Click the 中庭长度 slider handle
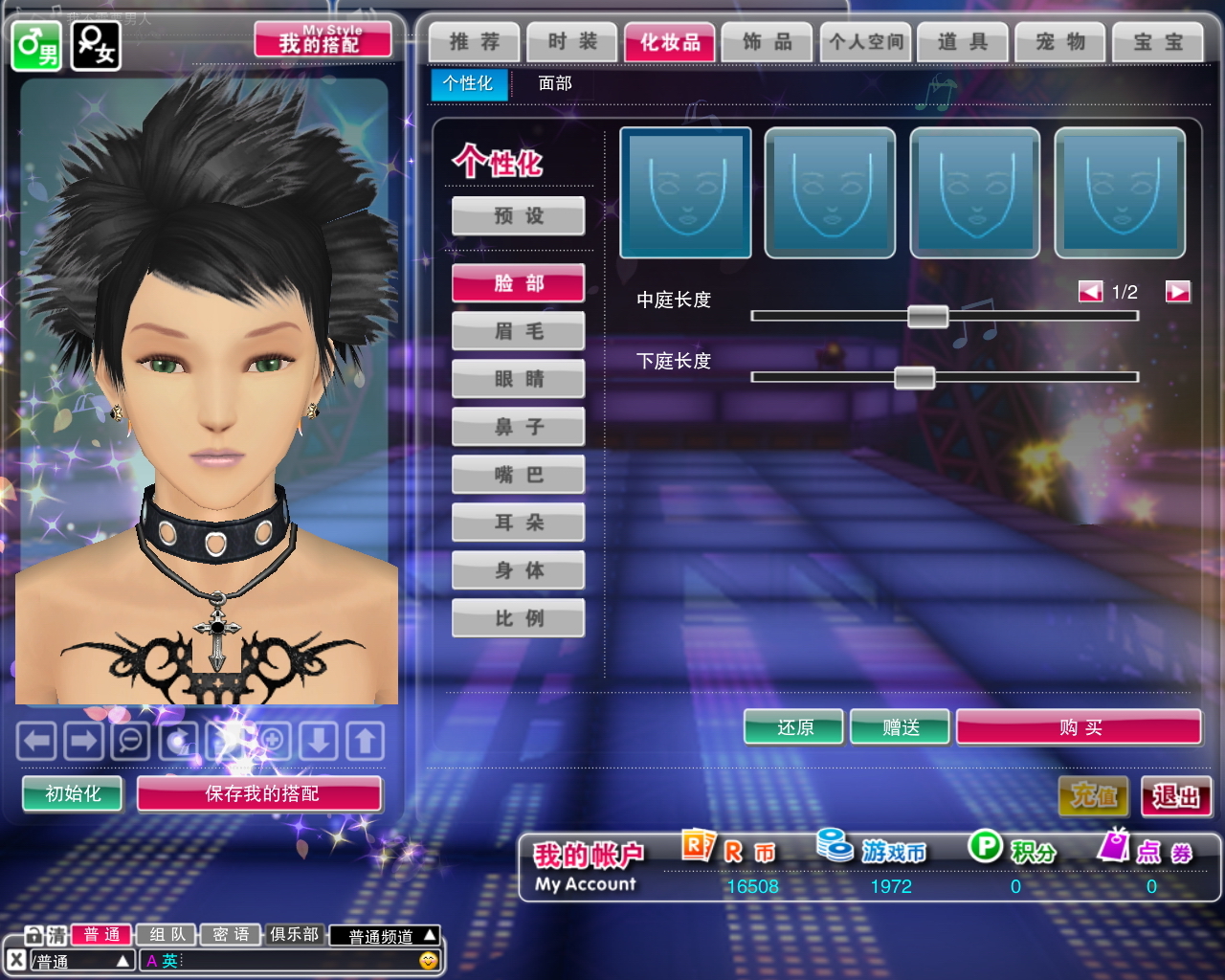 pyautogui.click(x=927, y=317)
